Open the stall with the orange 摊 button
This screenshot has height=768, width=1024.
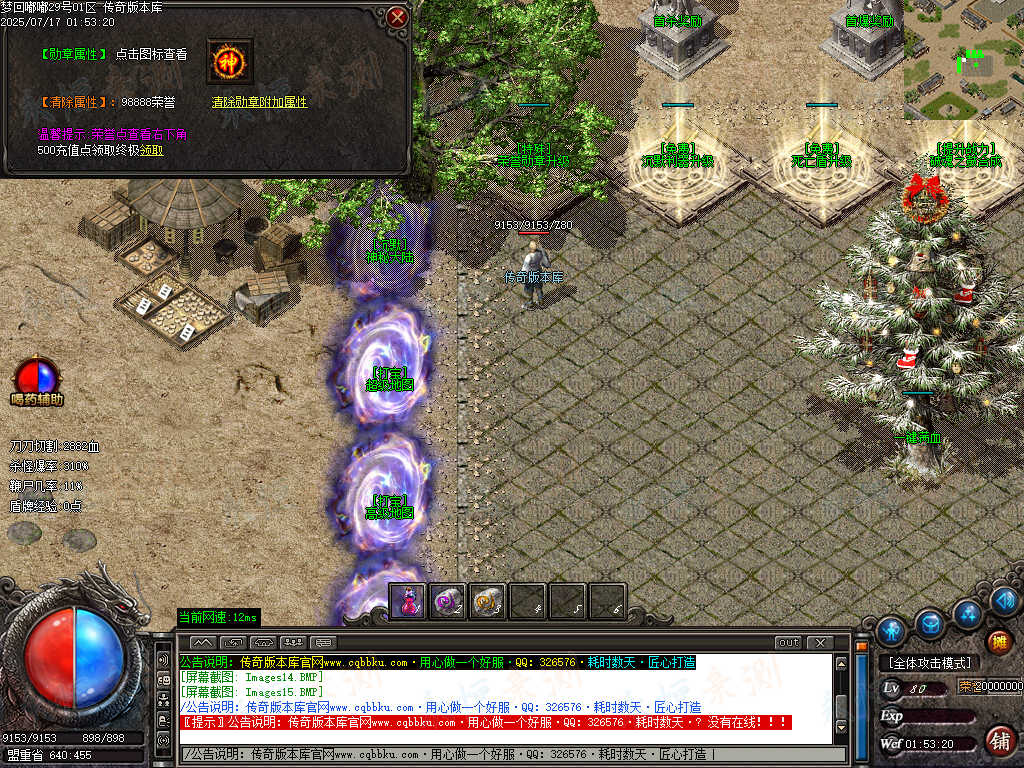(x=998, y=642)
